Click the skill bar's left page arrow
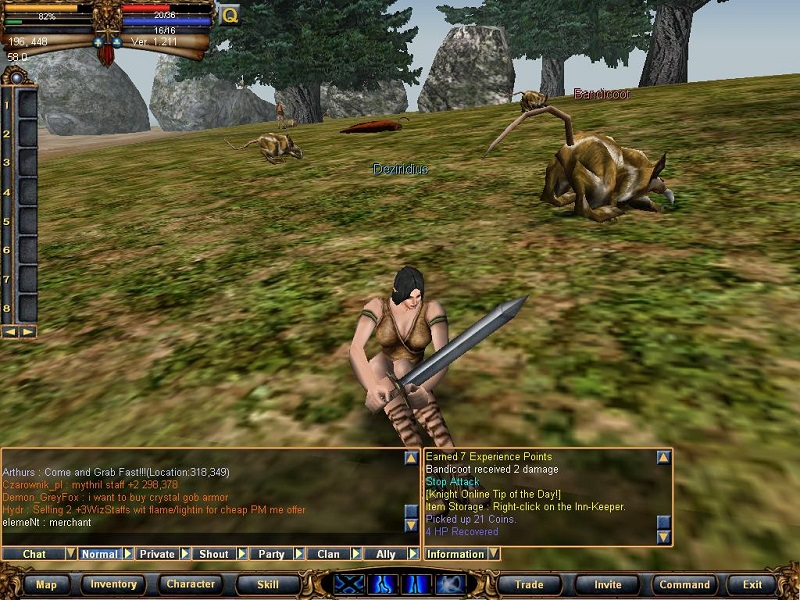 pyautogui.click(x=10, y=331)
